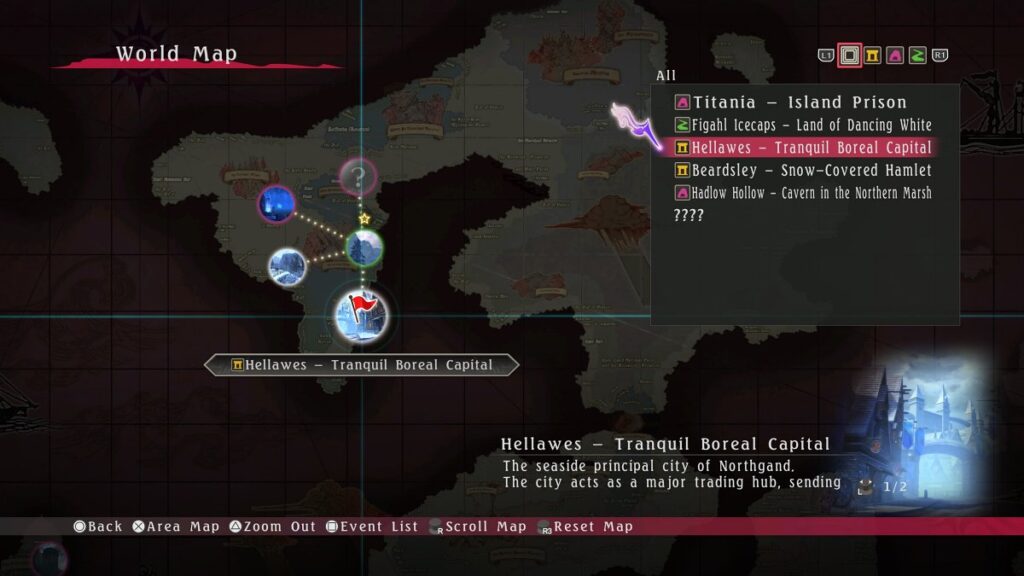Filter by the pink dungeon icon tab
1024x576 pixels.
point(895,55)
